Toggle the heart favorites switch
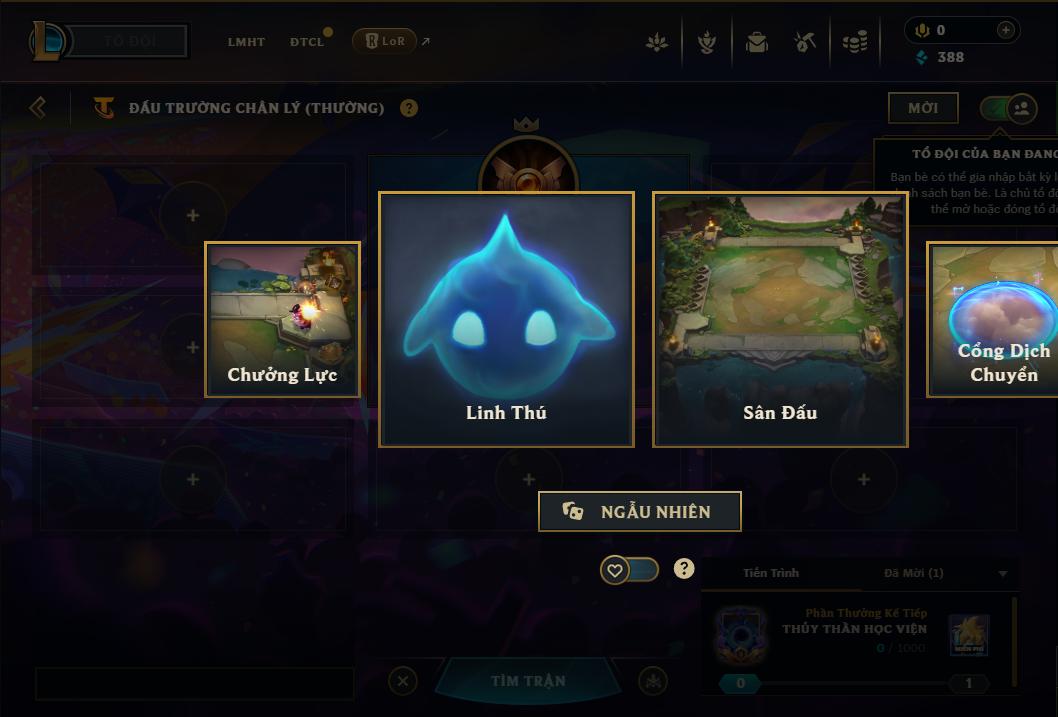 pos(629,570)
